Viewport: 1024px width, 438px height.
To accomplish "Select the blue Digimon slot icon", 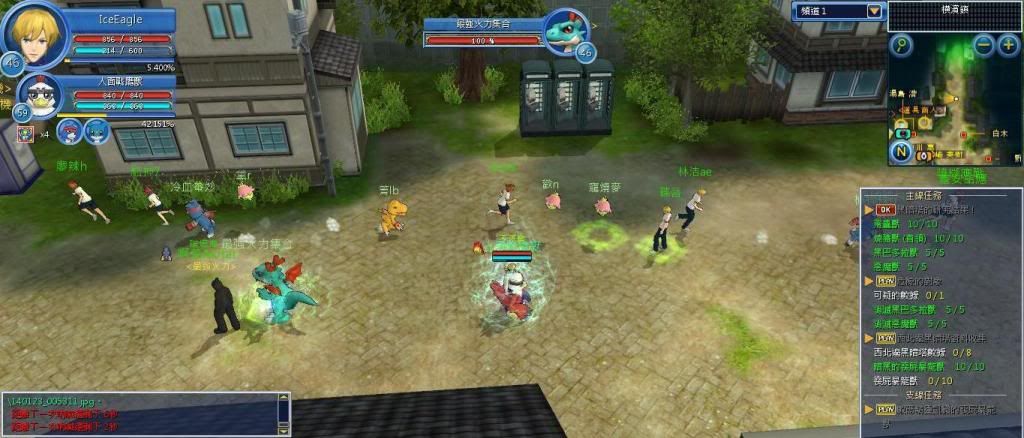I will (x=95, y=130).
